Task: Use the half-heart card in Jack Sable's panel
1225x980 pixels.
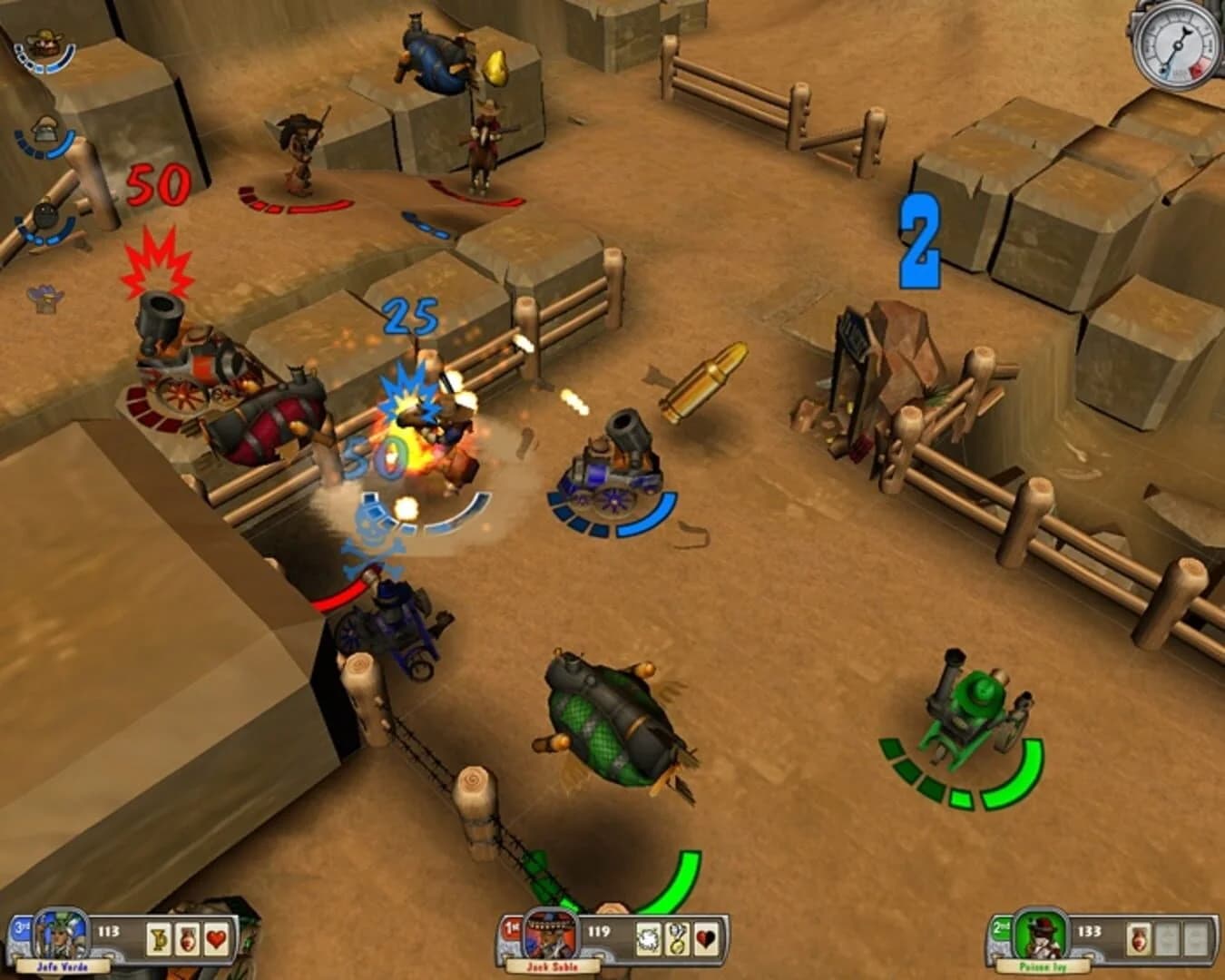Action: pyautogui.click(x=705, y=938)
